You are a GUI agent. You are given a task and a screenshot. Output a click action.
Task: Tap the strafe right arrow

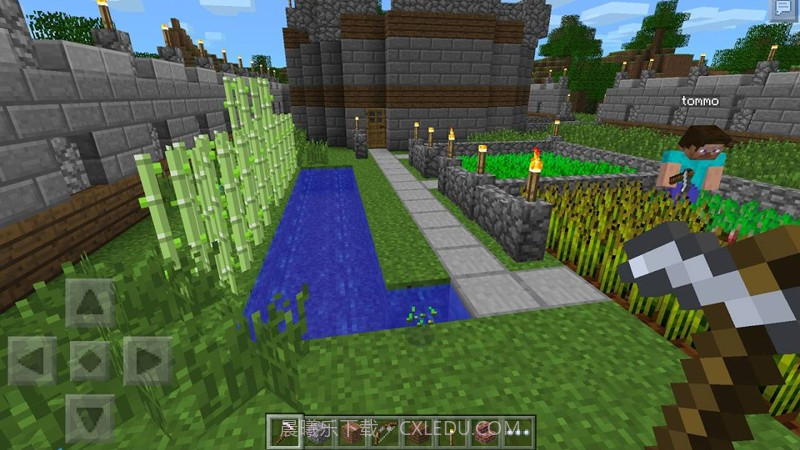pyautogui.click(x=150, y=360)
